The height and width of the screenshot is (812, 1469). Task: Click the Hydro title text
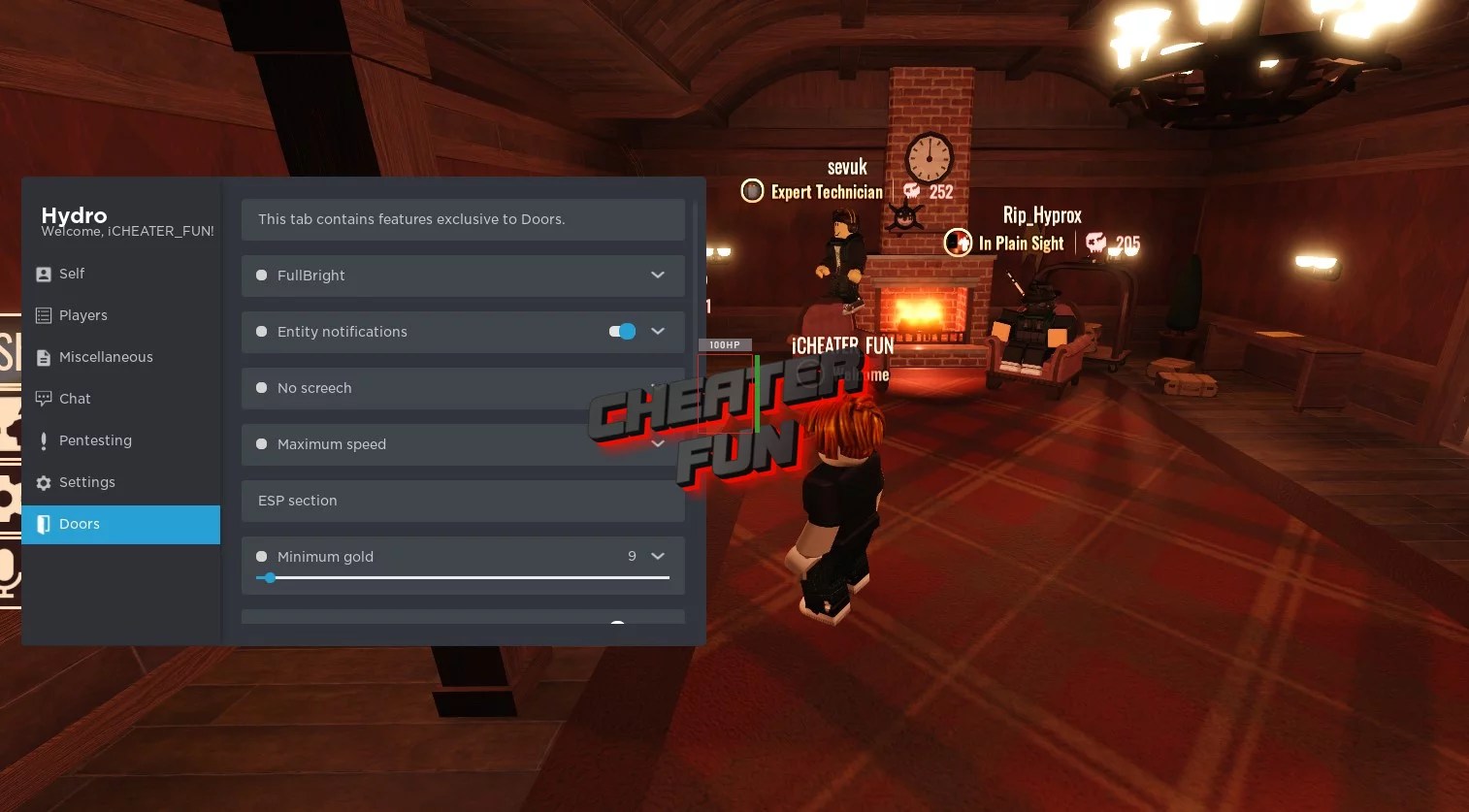click(74, 214)
